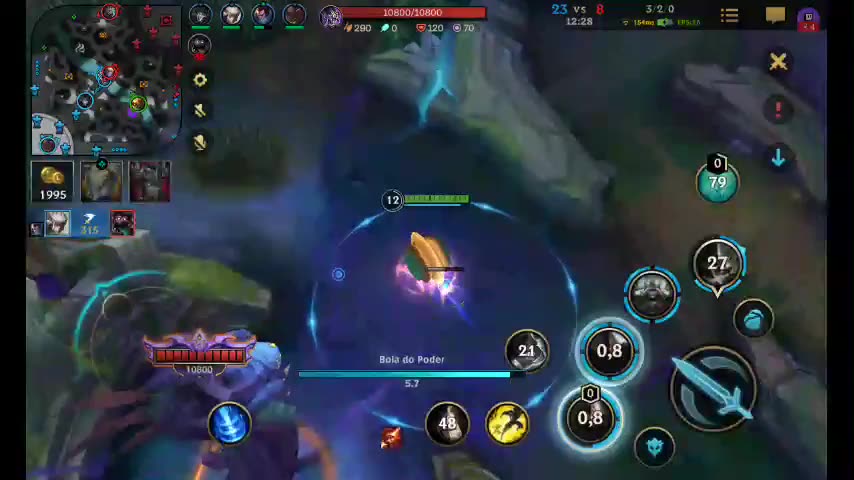The image size is (854, 480).
Task: Use the teal ward trinket showing 79
Action: 717,182
